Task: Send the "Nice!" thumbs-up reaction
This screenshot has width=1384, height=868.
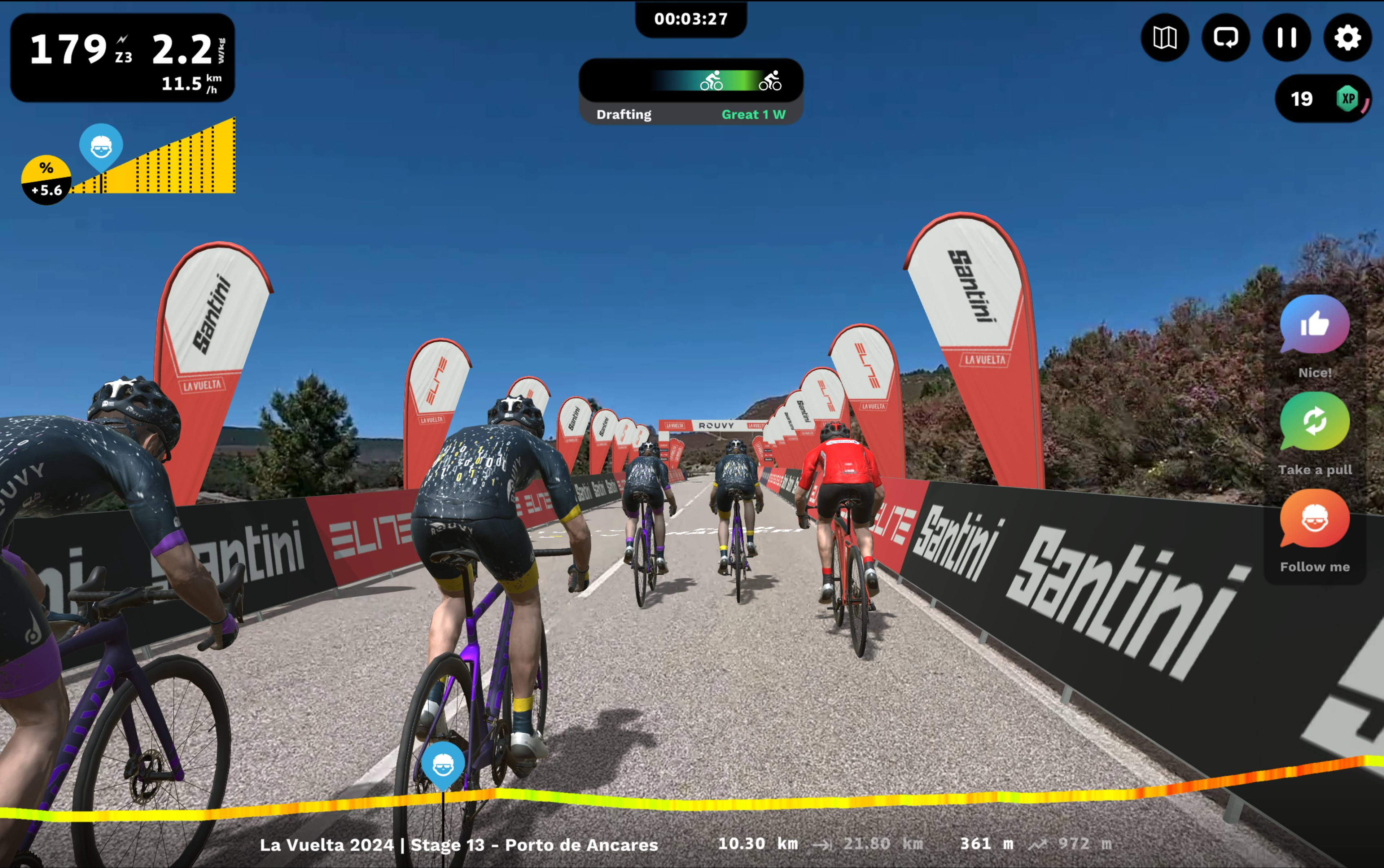Action: (1314, 324)
